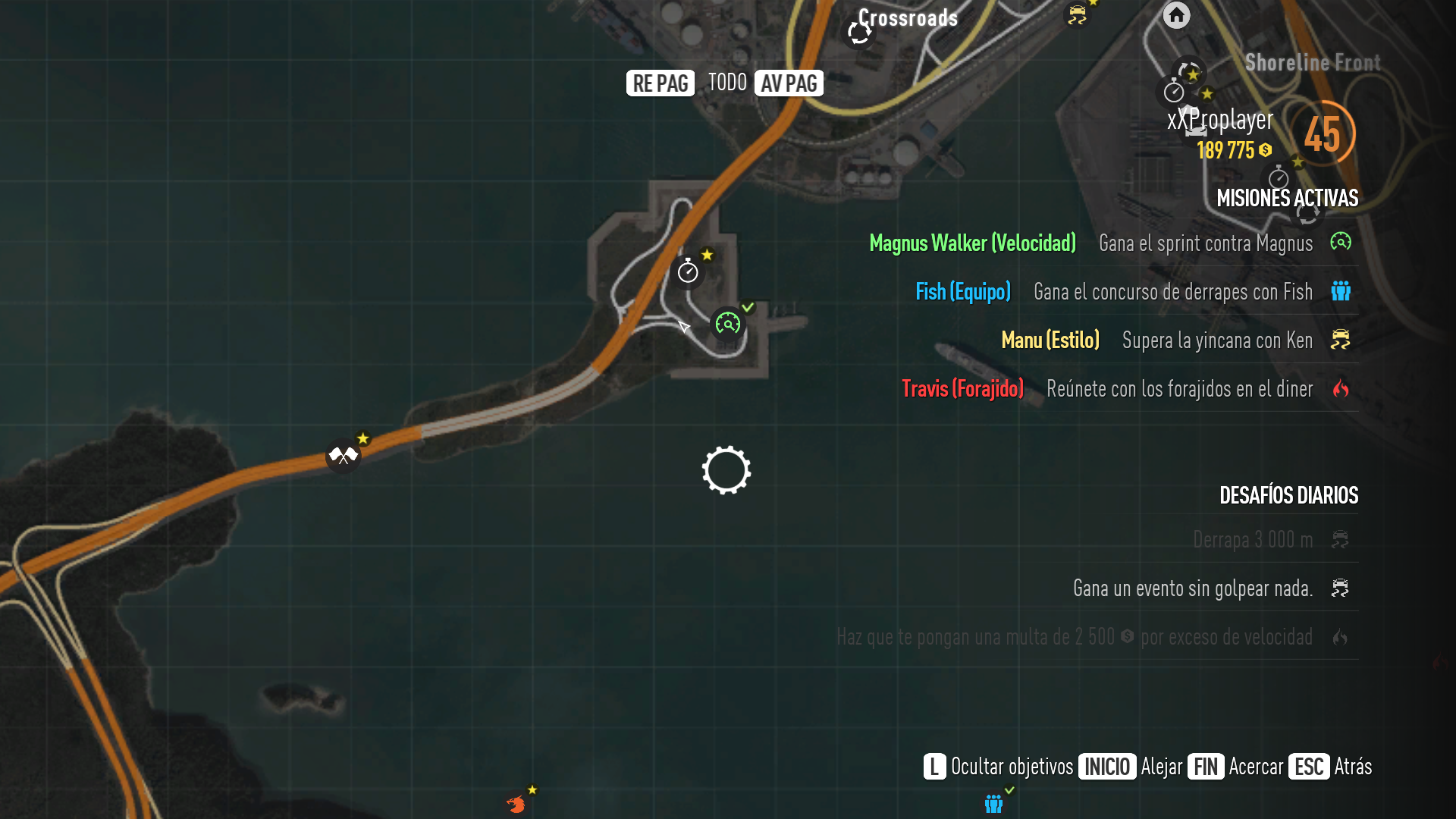
Task: Click the xXProplayer profile name
Action: tap(1220, 120)
